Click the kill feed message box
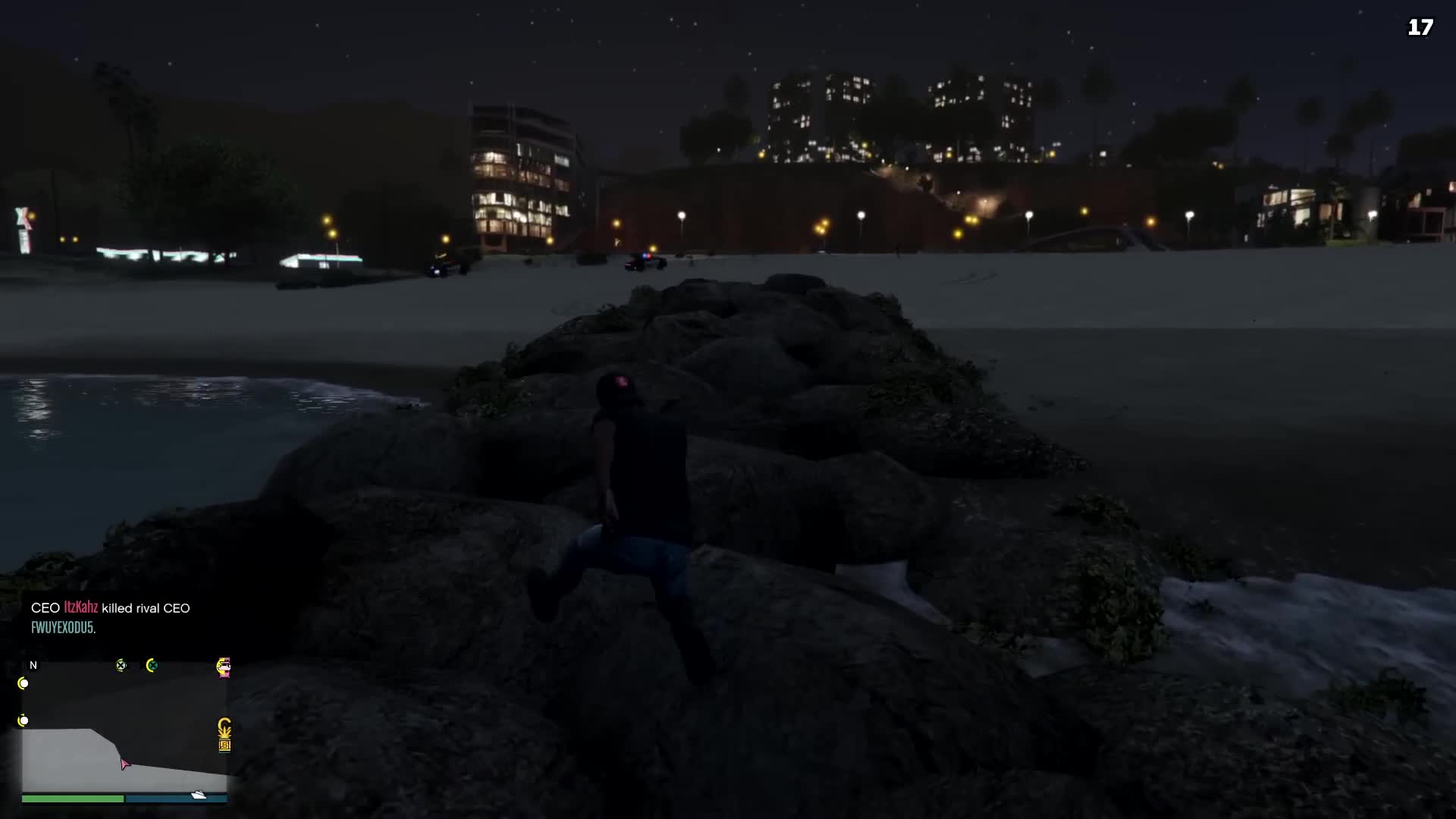The height and width of the screenshot is (819, 1456). pyautogui.click(x=110, y=617)
